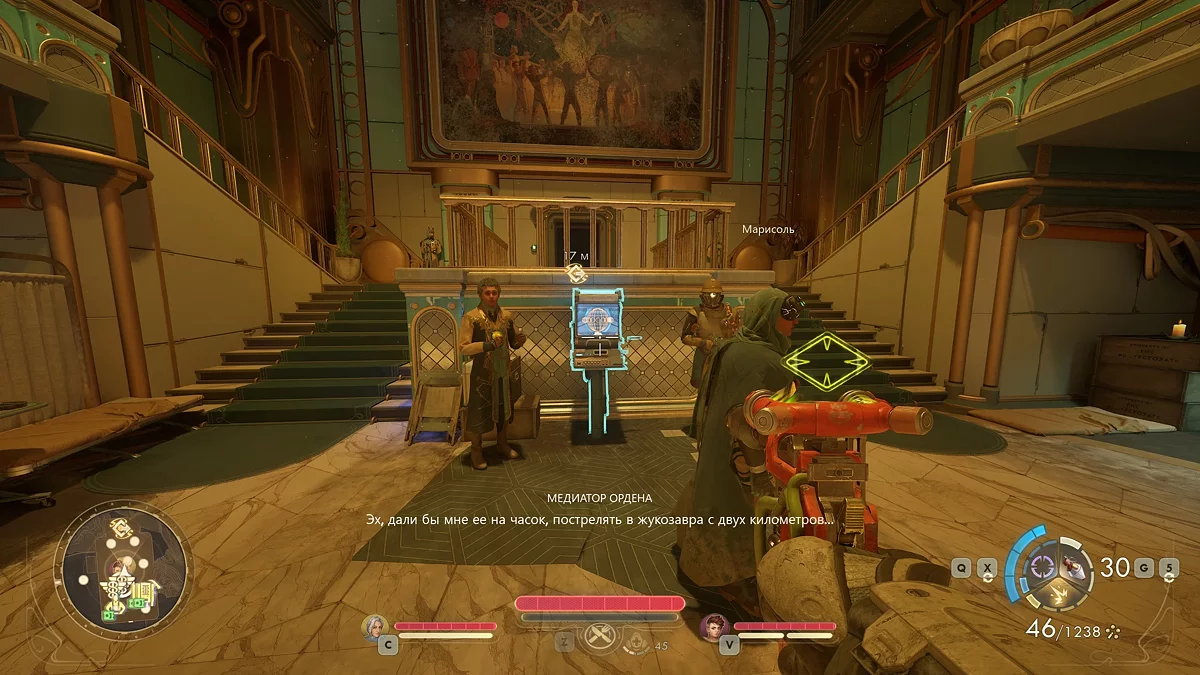
Task: Select the grenade throwable slot
Action: coord(1072,566)
